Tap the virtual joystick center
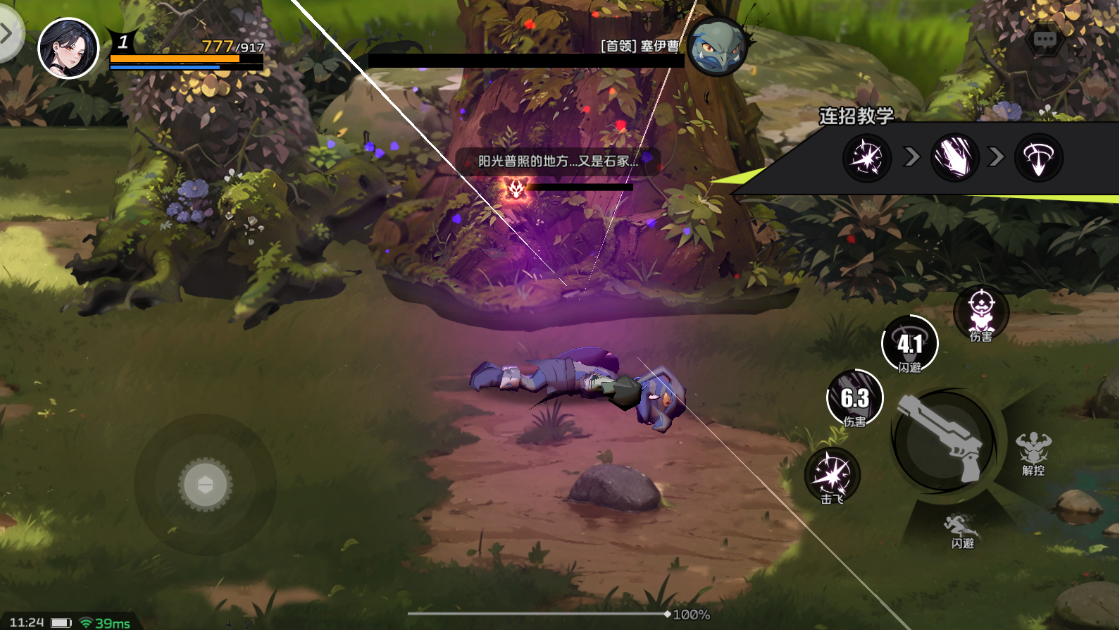 (x=205, y=485)
